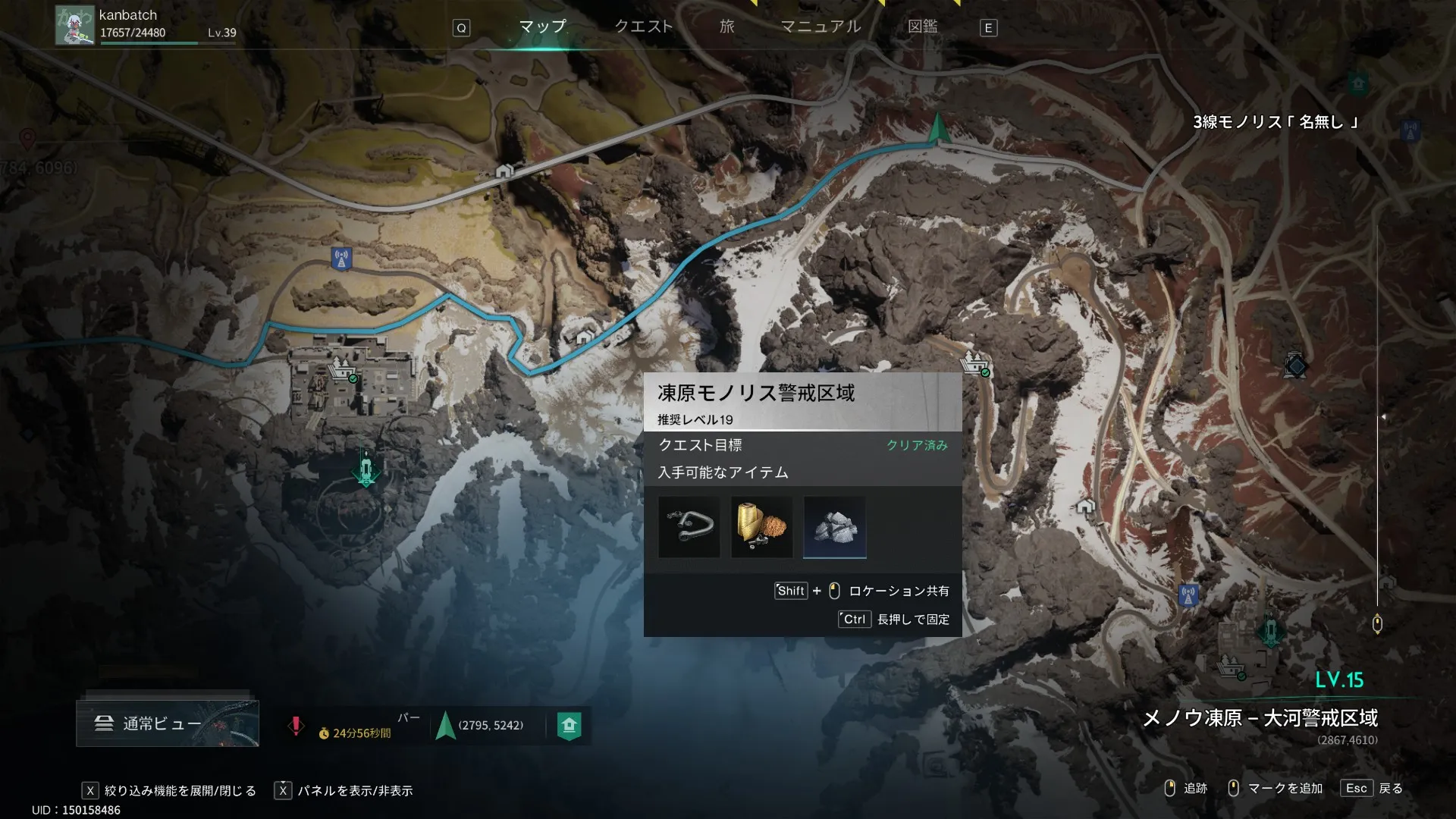The image size is (1456, 819).
Task: Select the teal teleport marker below the western base
Action: pos(366,469)
